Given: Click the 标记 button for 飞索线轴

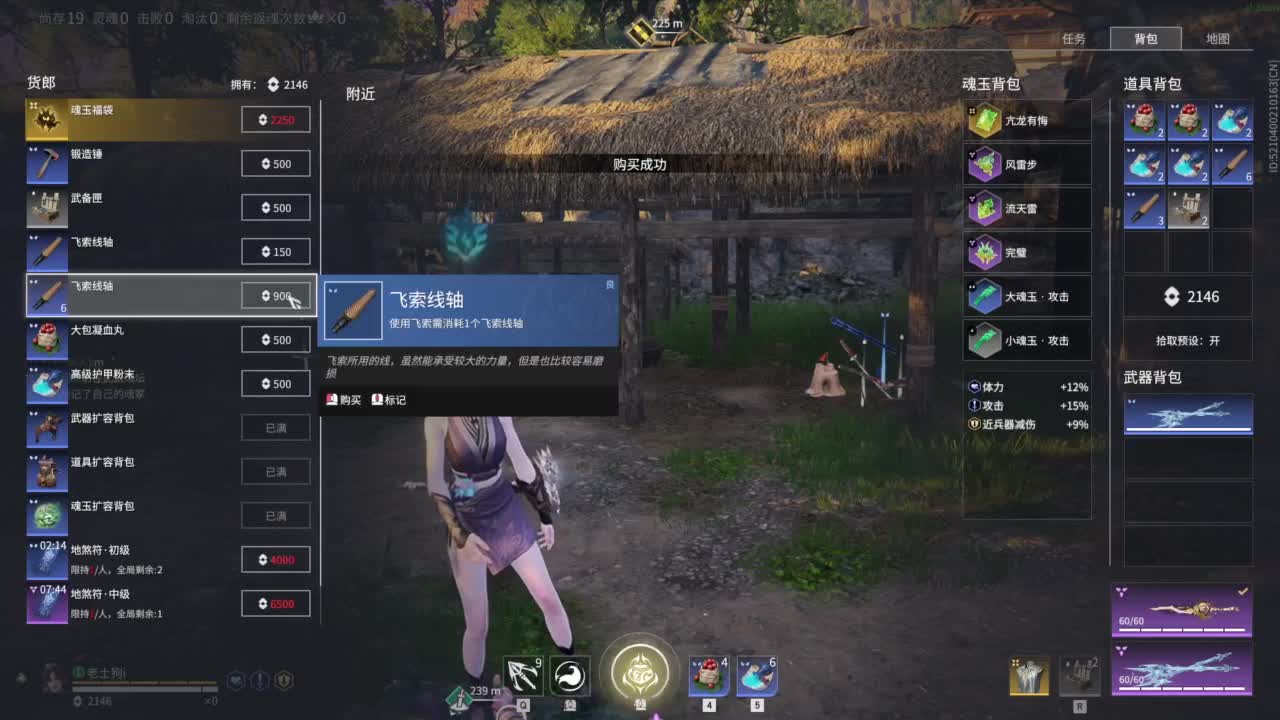Looking at the screenshot, I should tap(389, 399).
